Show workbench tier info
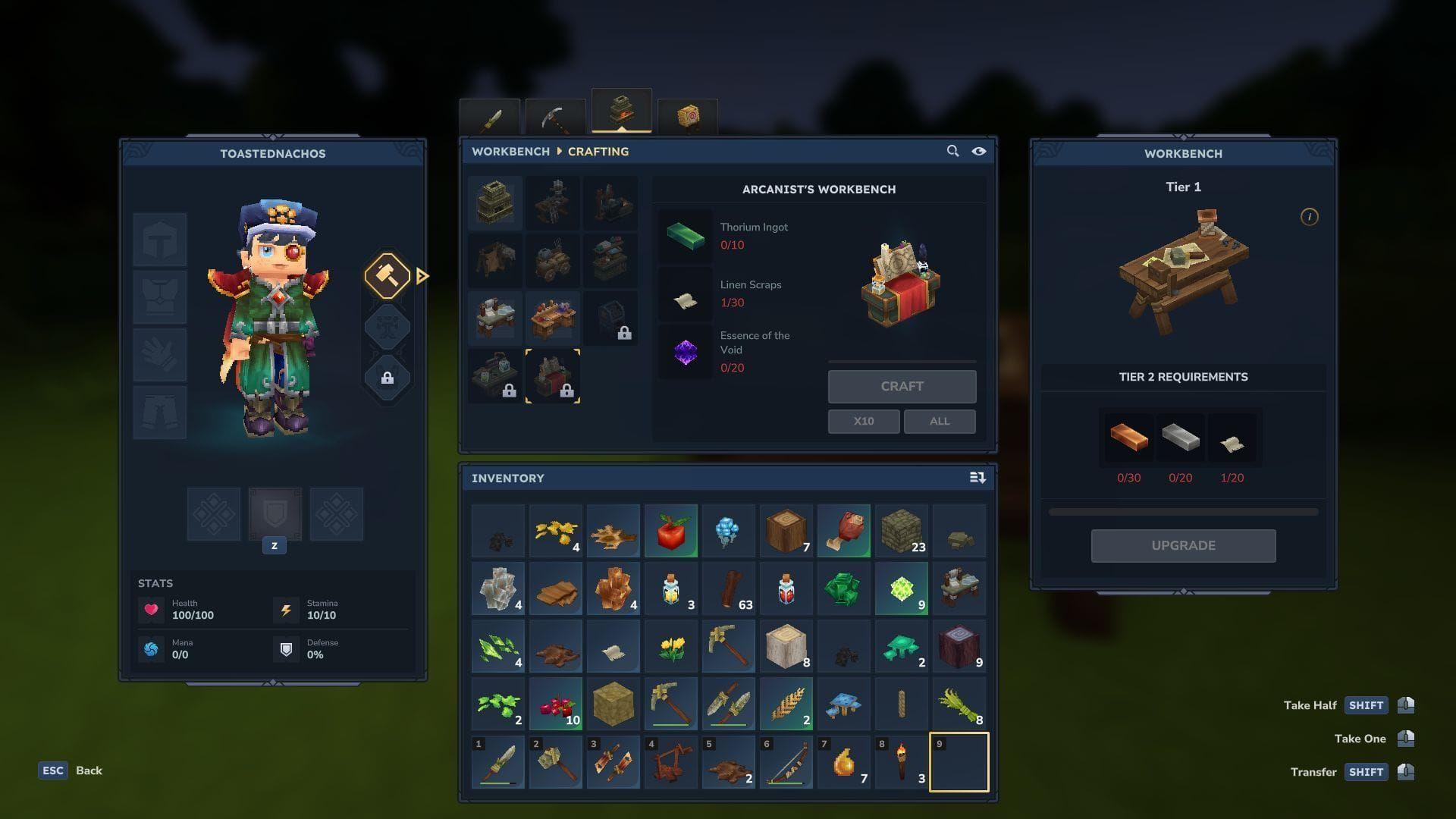Viewport: 1456px width, 819px height. pyautogui.click(x=1309, y=217)
